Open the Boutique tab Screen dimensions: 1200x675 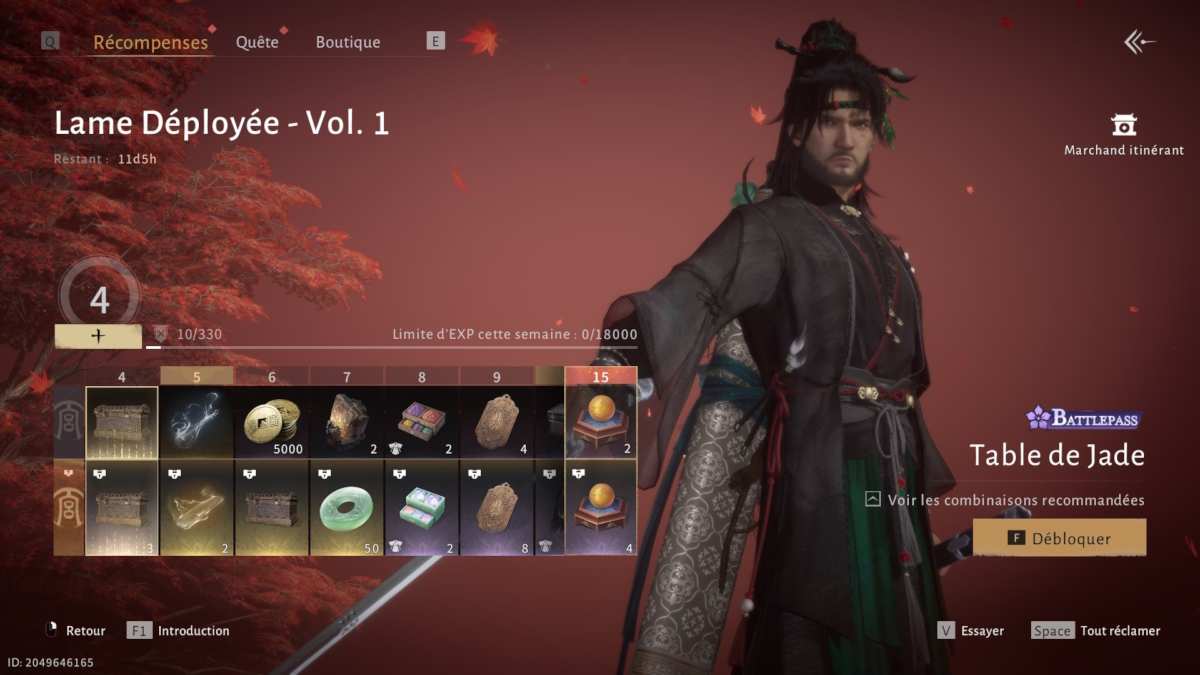(348, 42)
